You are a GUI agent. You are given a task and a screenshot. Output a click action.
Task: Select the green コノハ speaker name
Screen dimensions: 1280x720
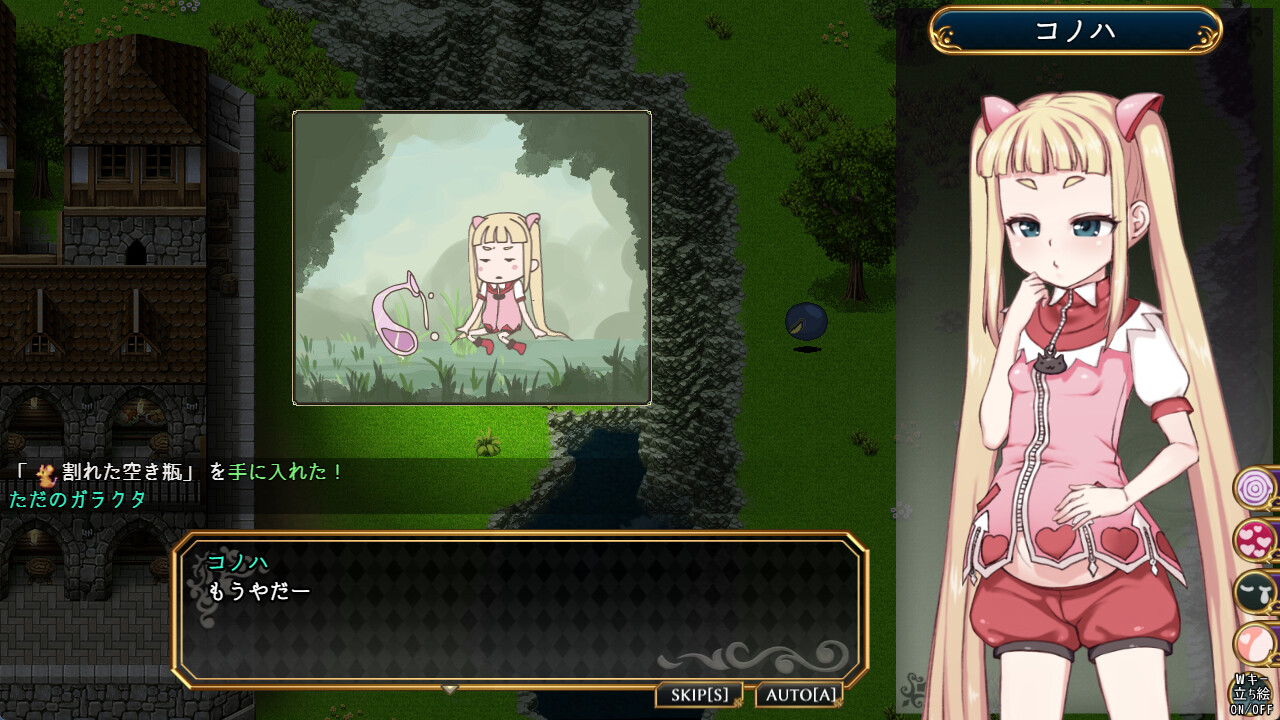click(238, 563)
